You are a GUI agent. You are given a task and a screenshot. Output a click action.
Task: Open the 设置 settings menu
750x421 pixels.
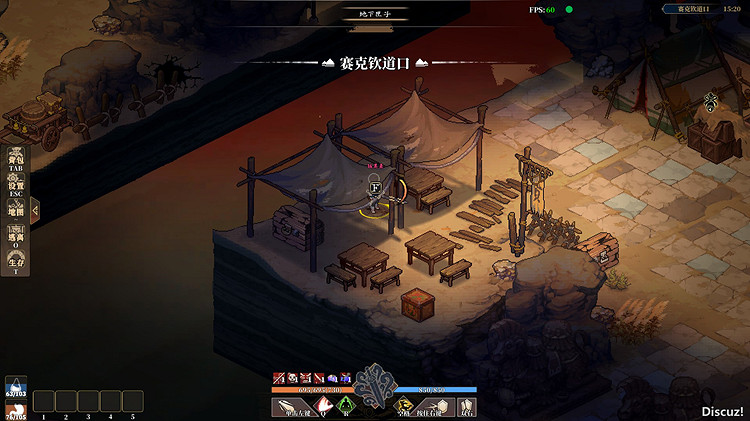point(16,188)
